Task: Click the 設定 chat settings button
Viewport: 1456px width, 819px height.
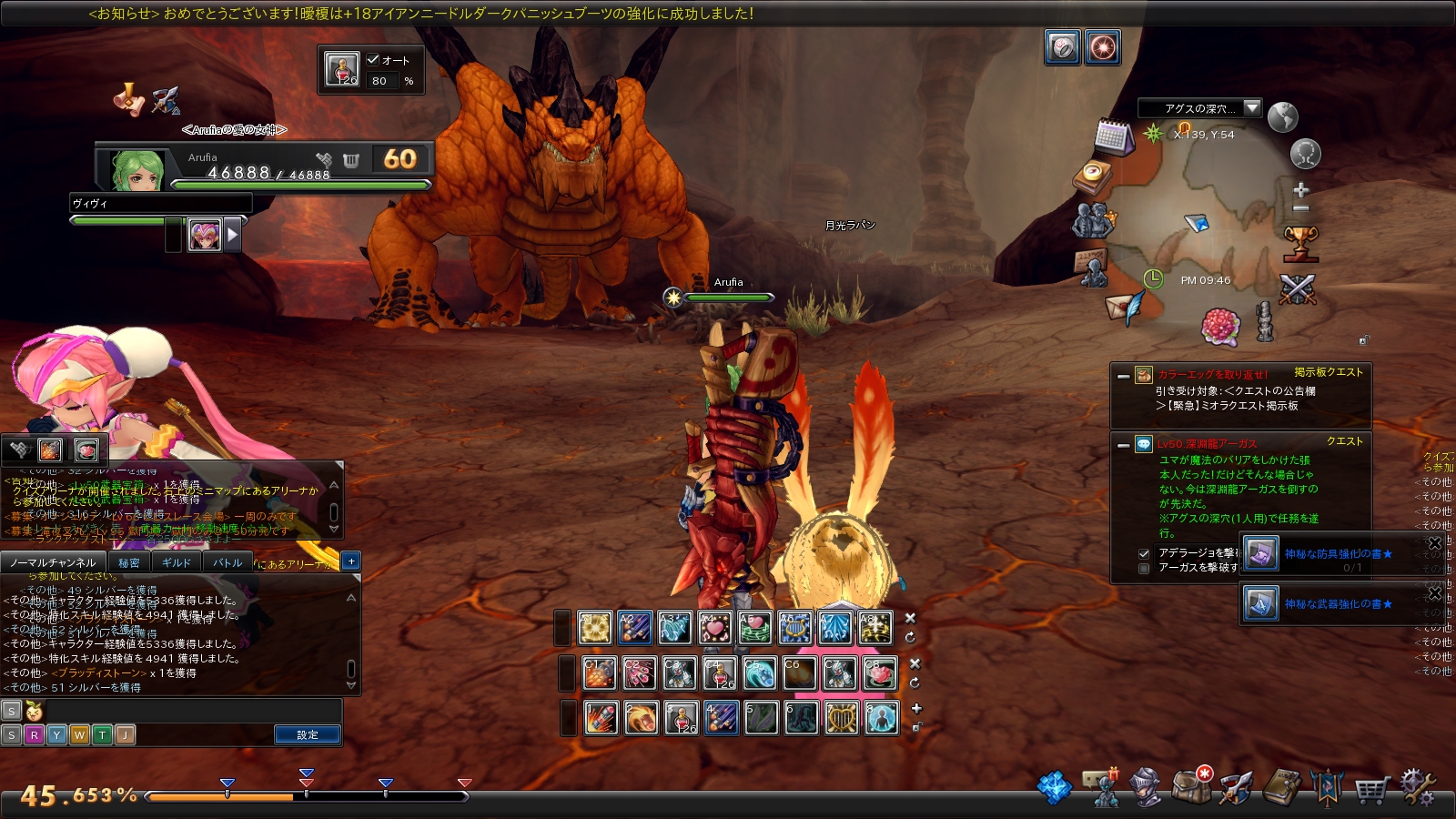Action: pyautogui.click(x=308, y=734)
